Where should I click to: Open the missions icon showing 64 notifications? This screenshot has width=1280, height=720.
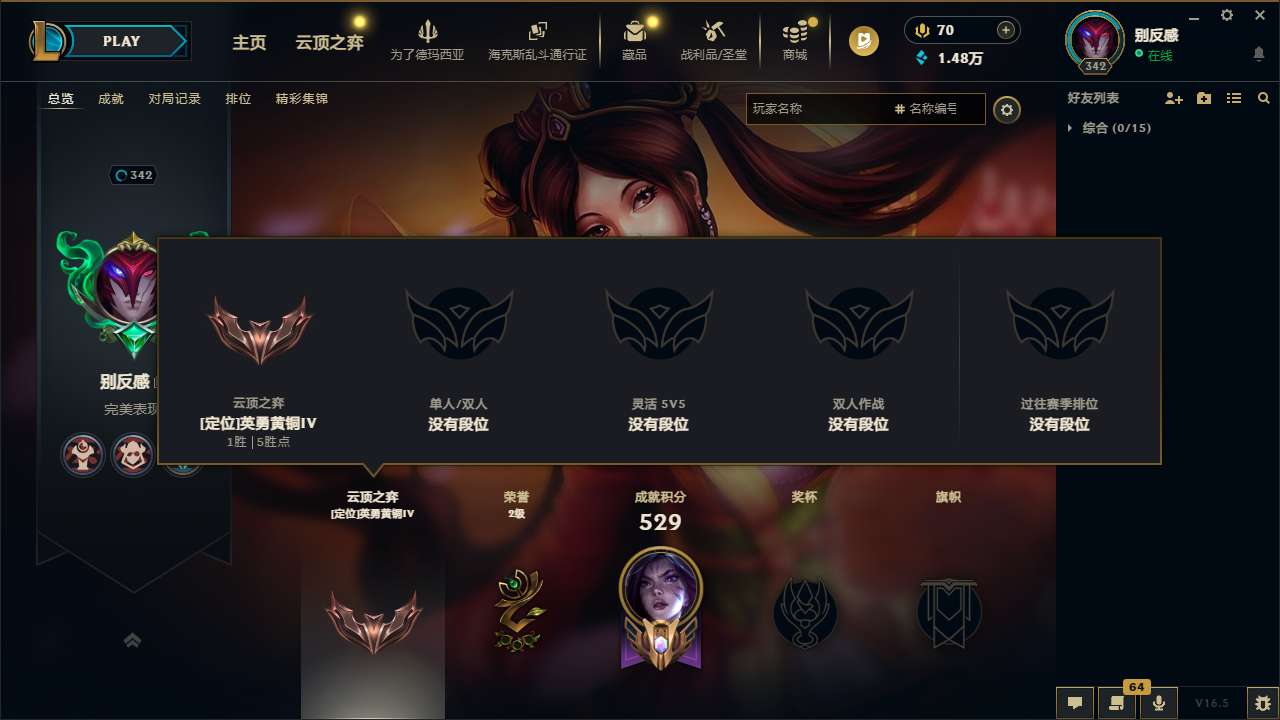(1118, 703)
